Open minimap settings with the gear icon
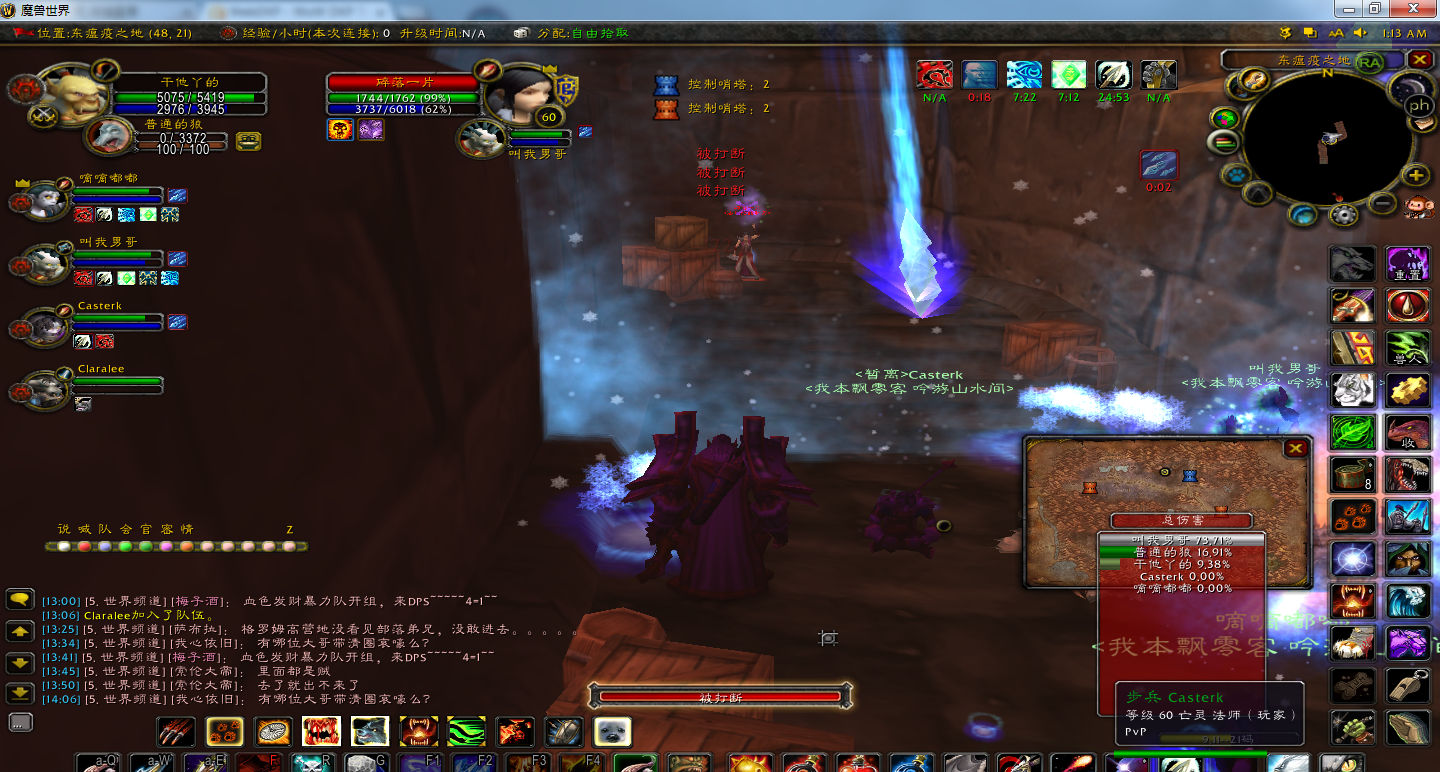 (1344, 215)
